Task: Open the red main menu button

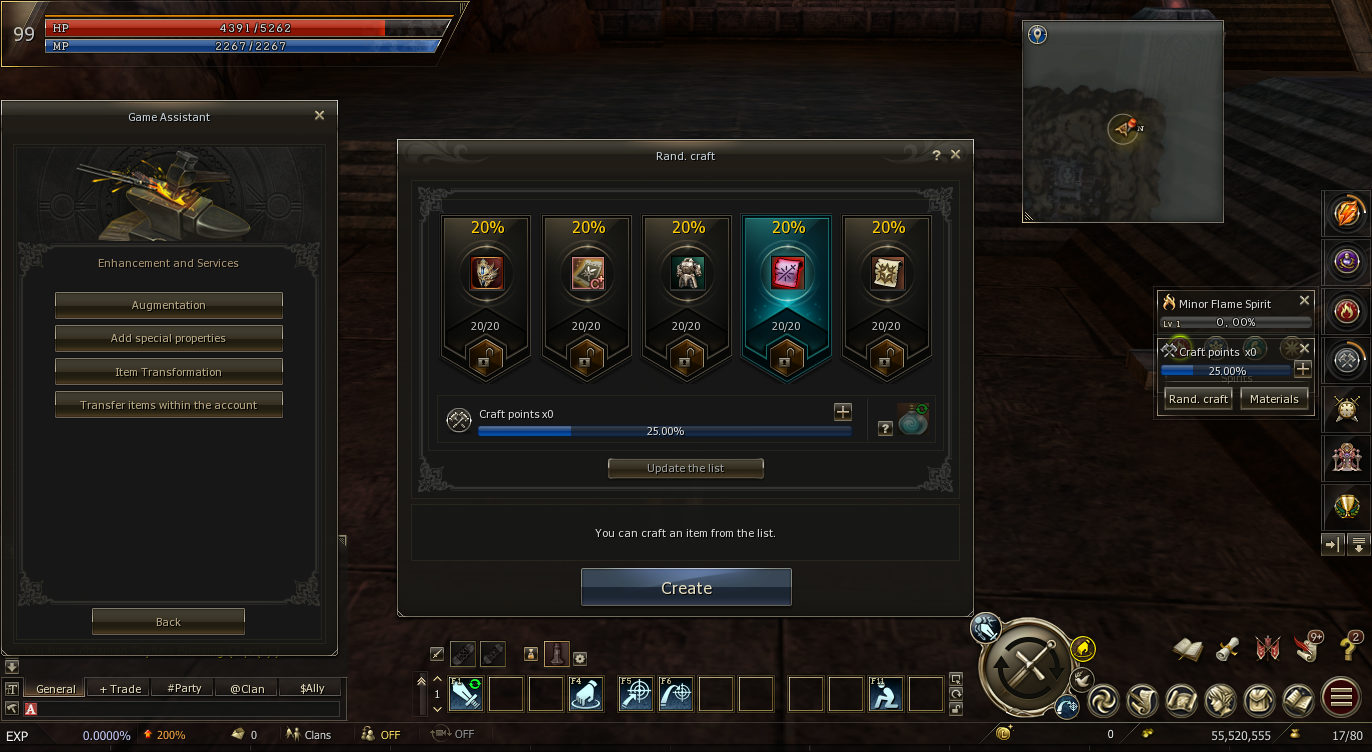Action: (1341, 697)
